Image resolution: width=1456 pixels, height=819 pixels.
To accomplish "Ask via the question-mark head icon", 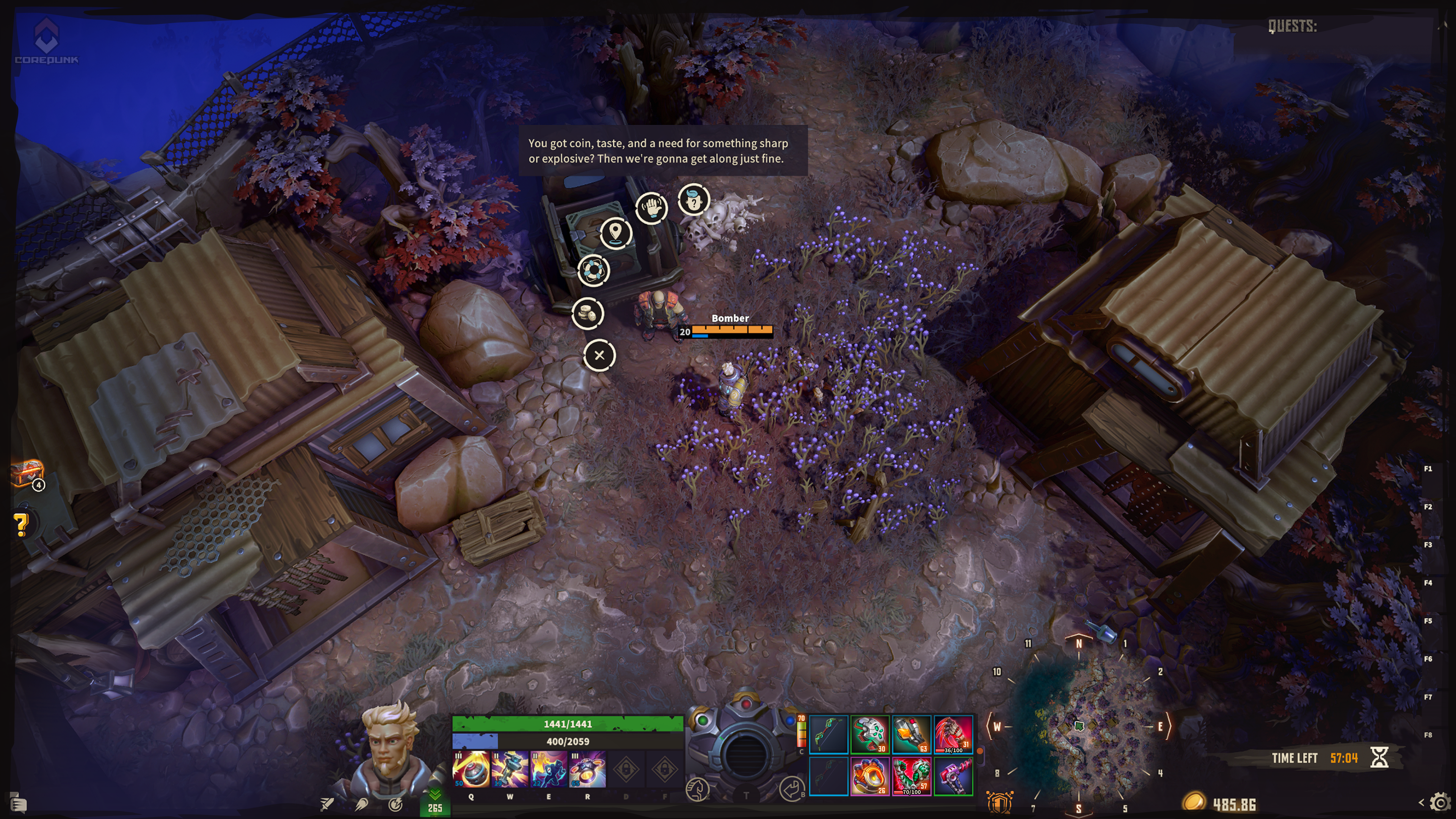I will pyautogui.click(x=693, y=199).
